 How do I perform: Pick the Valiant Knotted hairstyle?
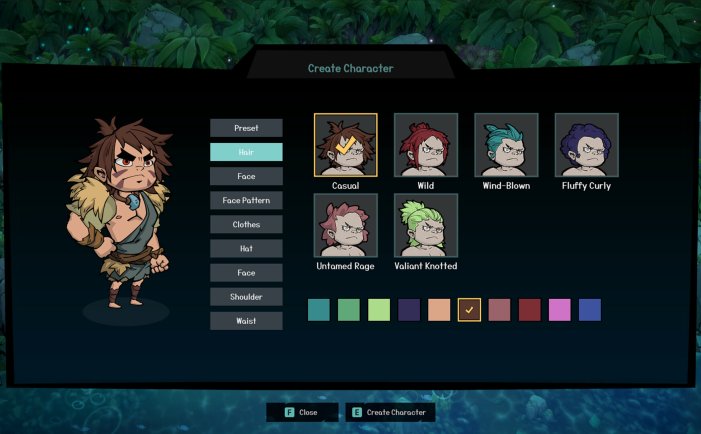[x=426, y=226]
